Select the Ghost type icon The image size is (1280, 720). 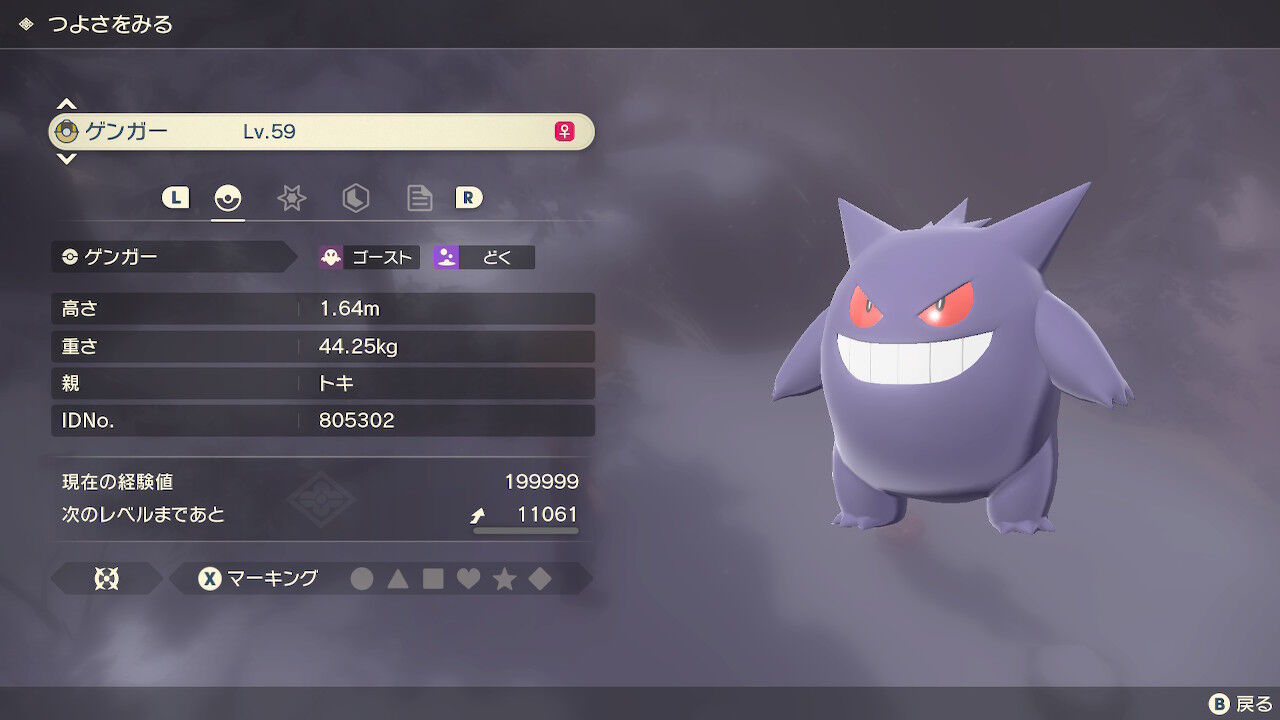[x=331, y=256]
